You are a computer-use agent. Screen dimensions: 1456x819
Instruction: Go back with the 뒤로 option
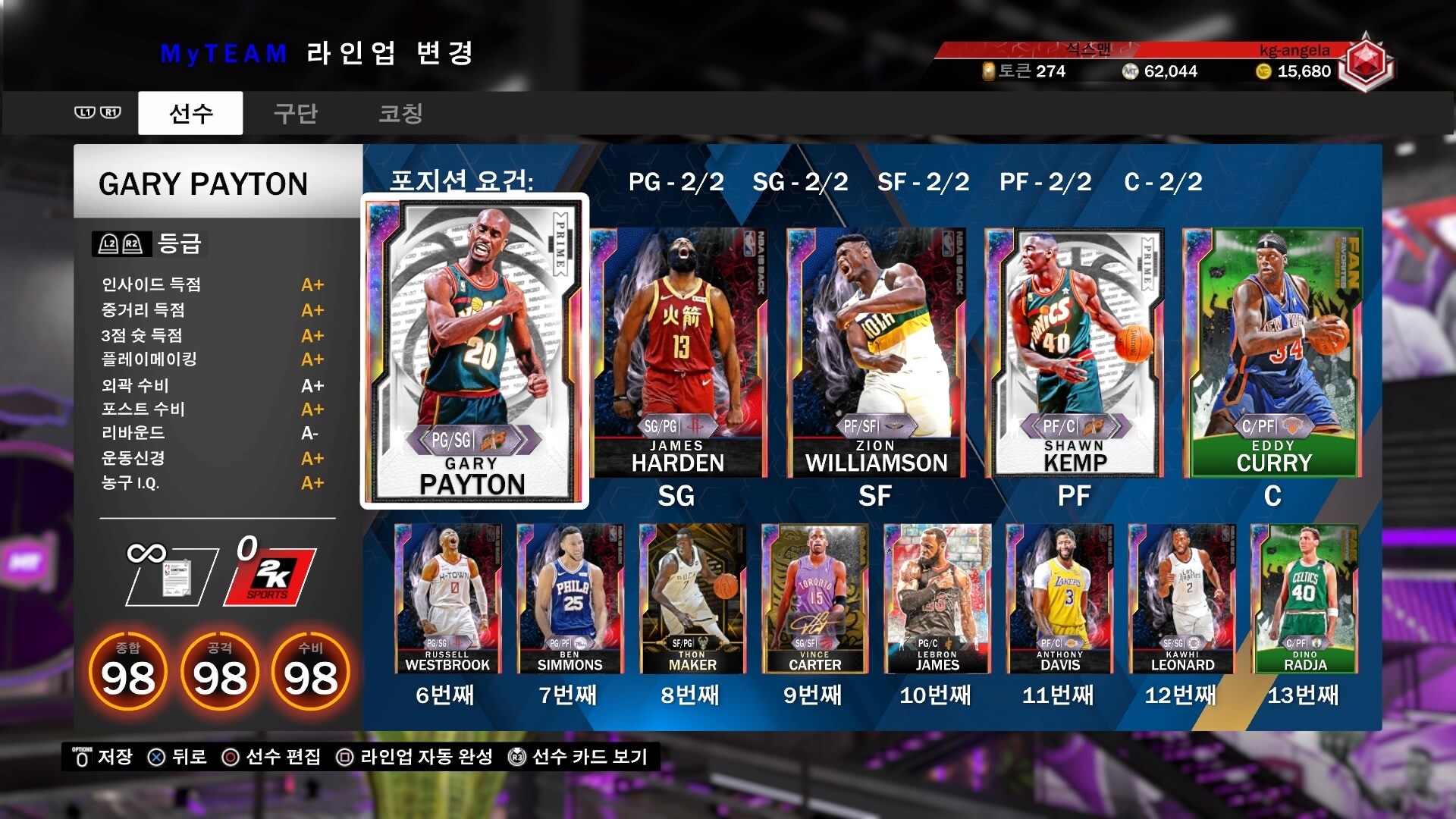(177, 757)
